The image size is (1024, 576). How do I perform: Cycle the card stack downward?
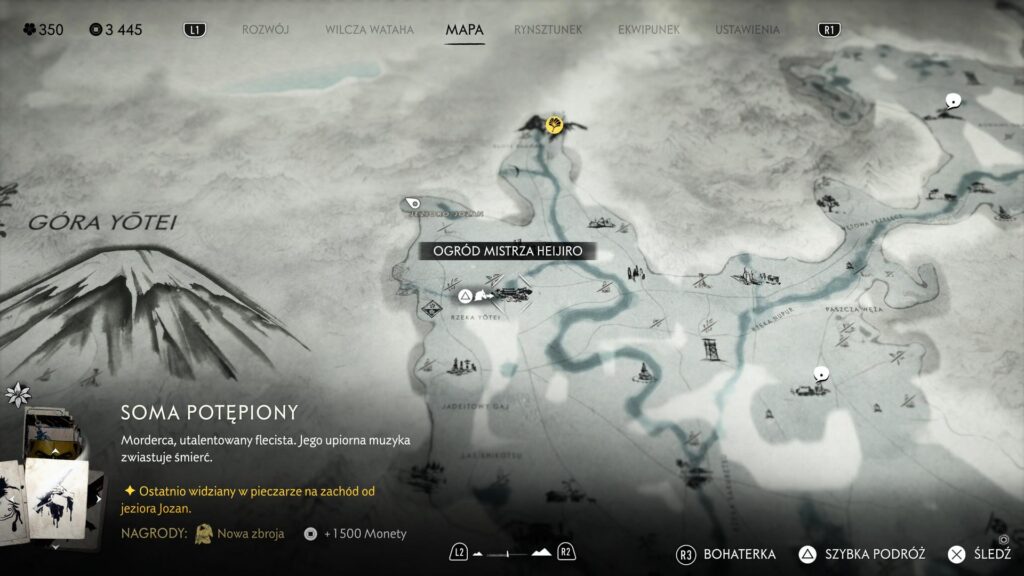point(55,546)
